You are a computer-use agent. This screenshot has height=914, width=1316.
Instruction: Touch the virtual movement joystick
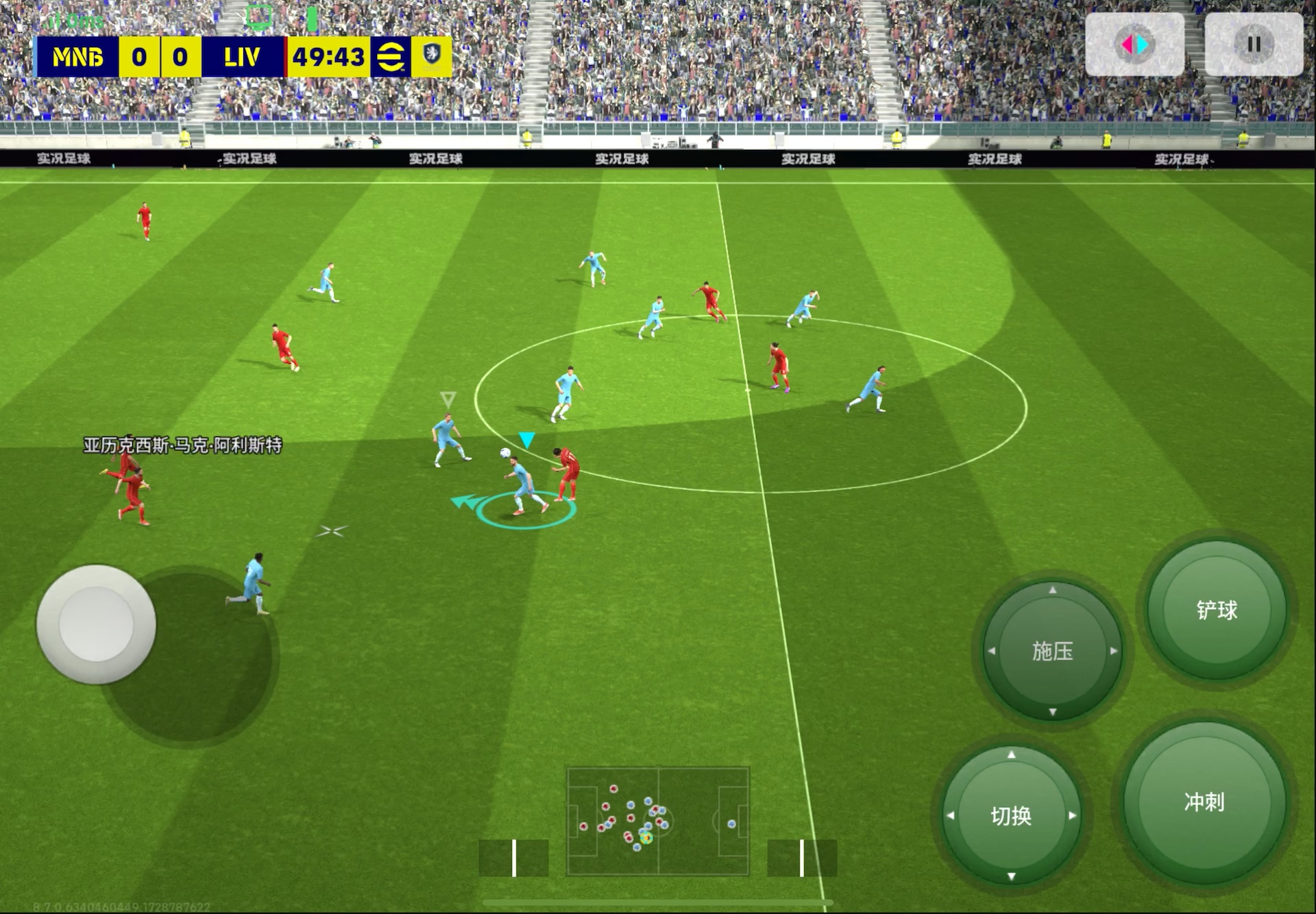(96, 624)
